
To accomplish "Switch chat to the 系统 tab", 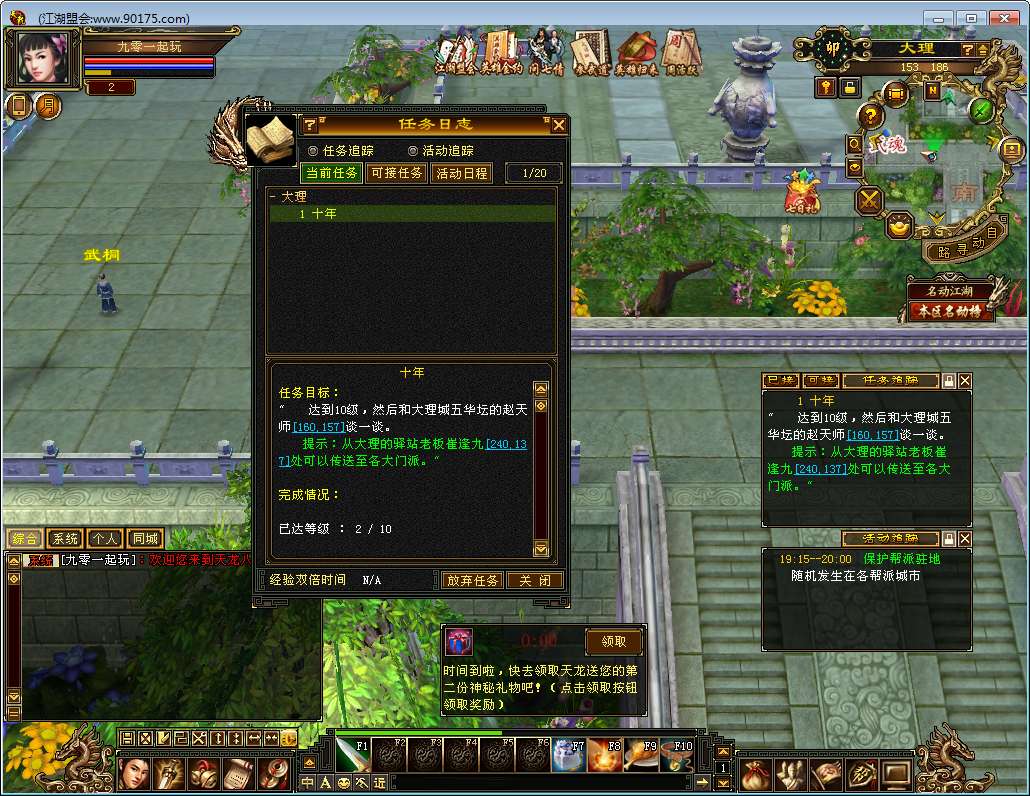I will click(64, 539).
